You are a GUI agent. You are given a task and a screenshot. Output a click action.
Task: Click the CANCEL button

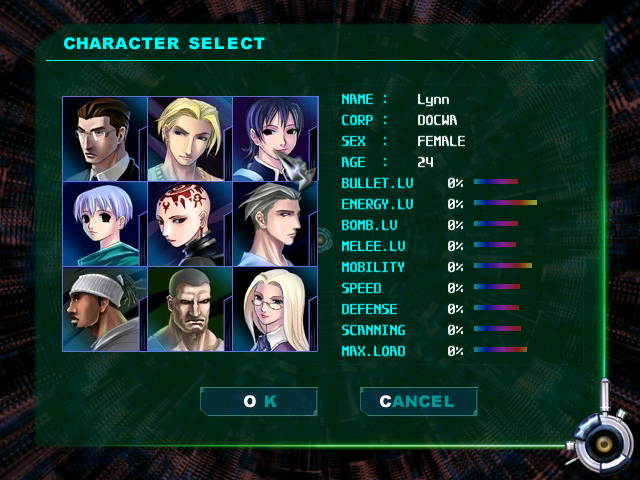click(x=418, y=402)
